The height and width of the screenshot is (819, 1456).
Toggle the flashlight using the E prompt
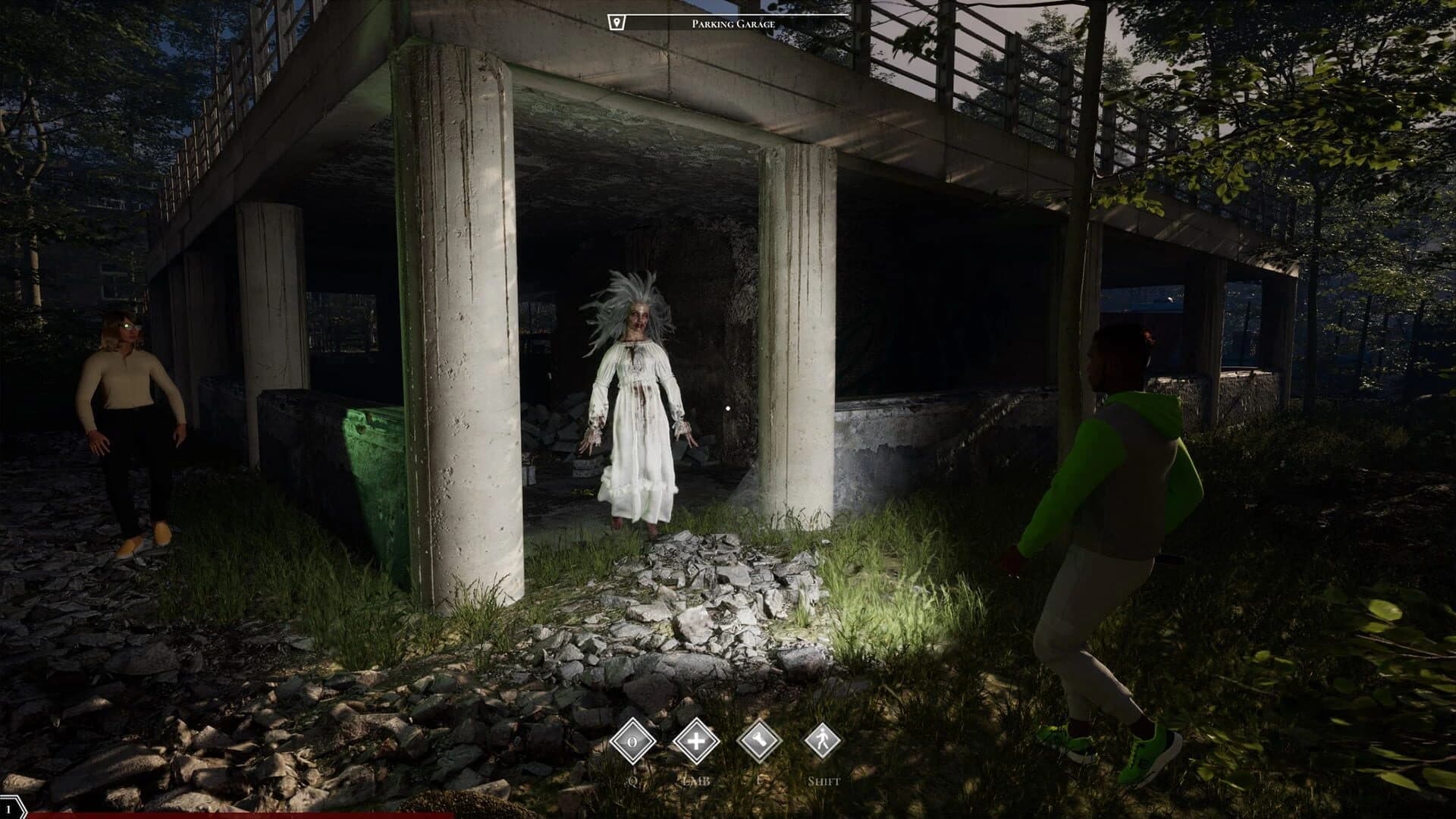coord(760,780)
